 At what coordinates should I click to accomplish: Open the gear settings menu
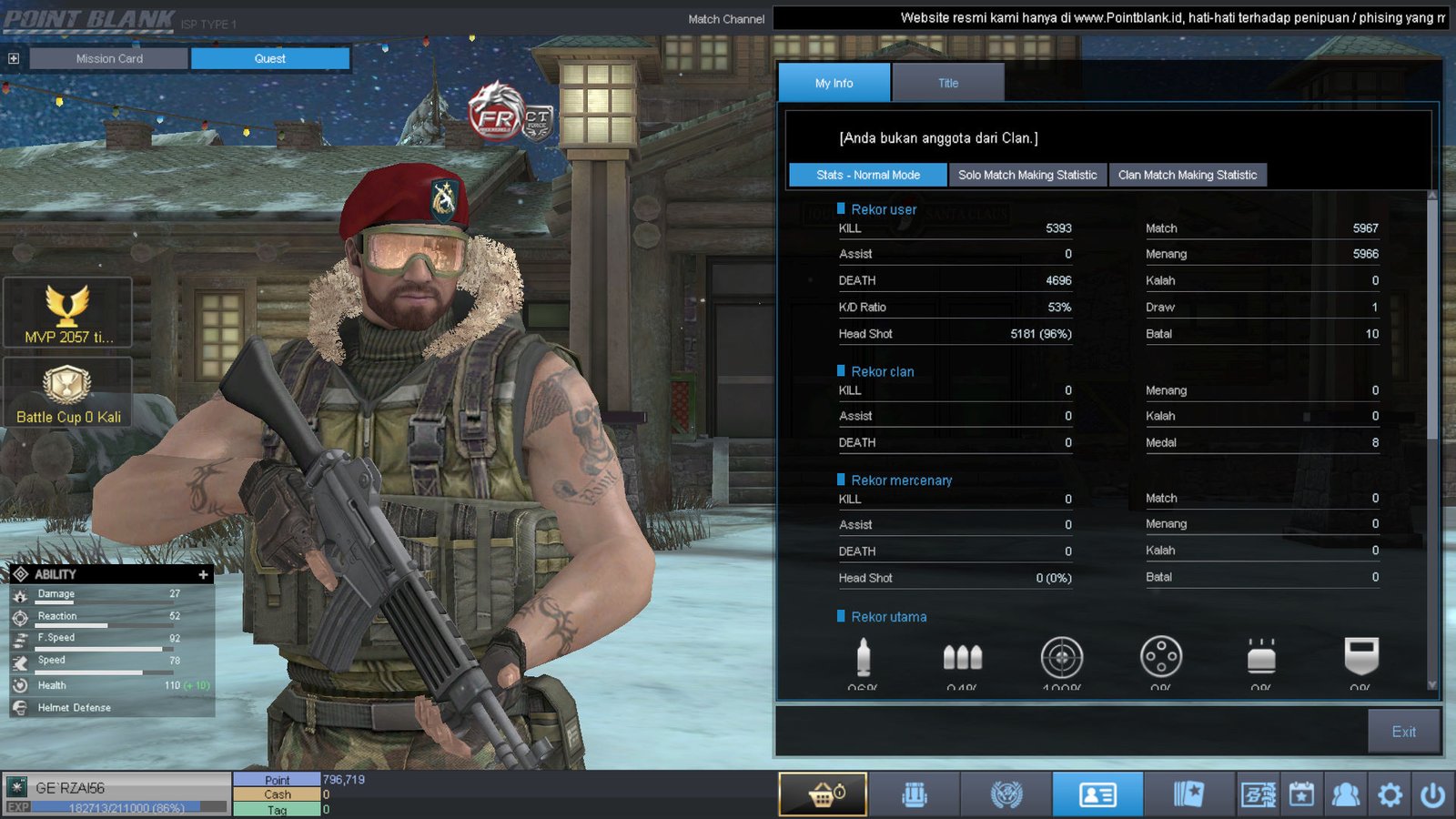tap(1390, 794)
